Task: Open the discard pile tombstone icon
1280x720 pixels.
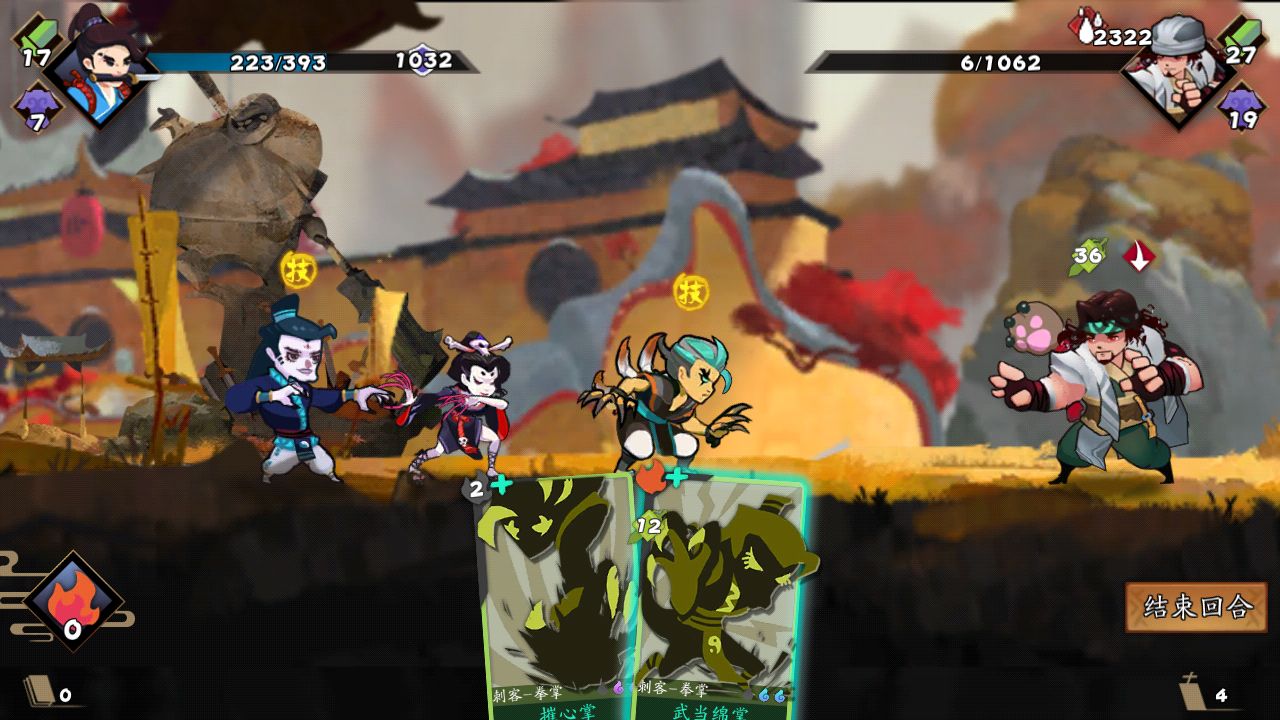Action: (1193, 692)
